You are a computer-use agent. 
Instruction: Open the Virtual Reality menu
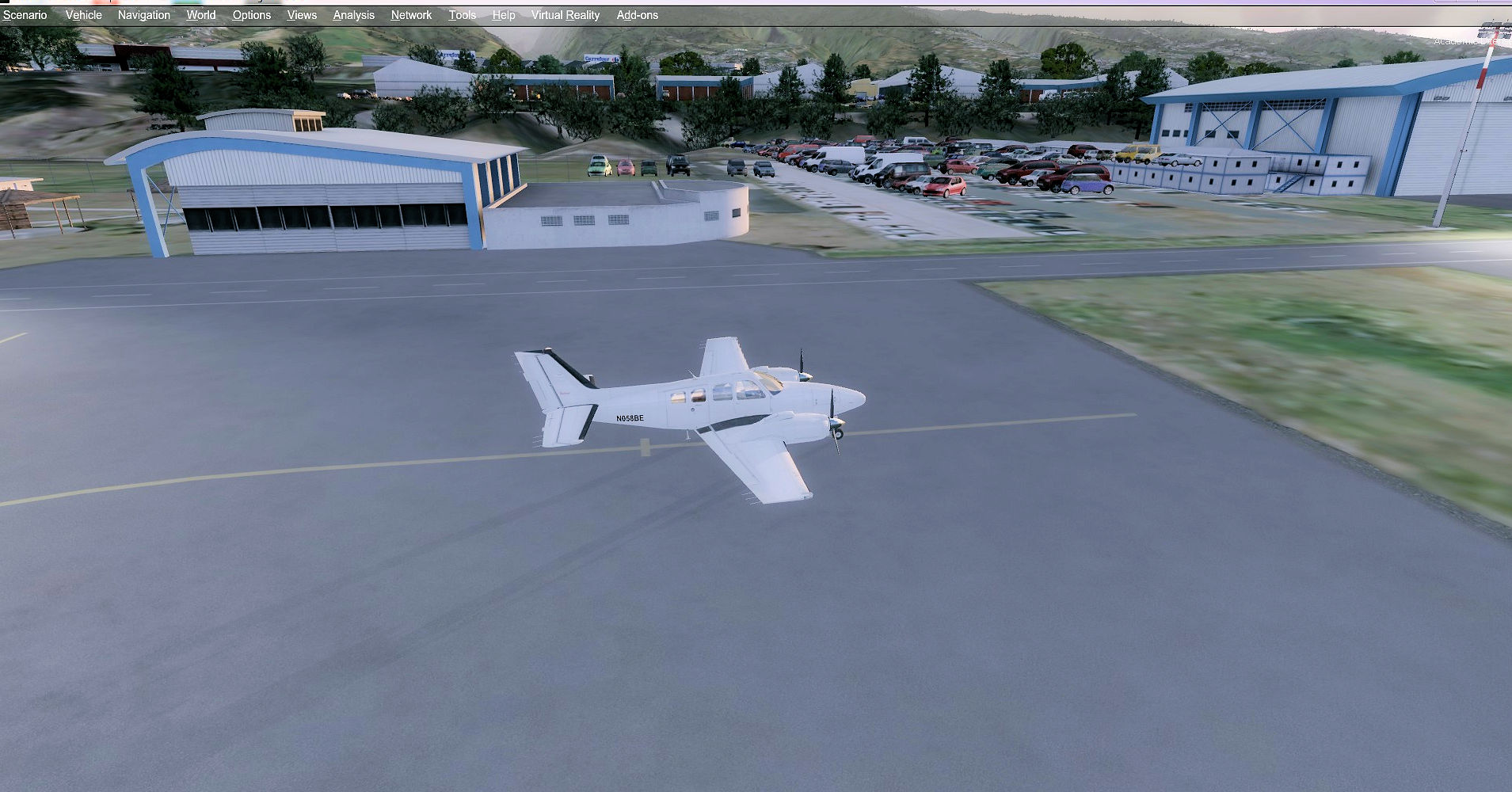click(x=566, y=15)
